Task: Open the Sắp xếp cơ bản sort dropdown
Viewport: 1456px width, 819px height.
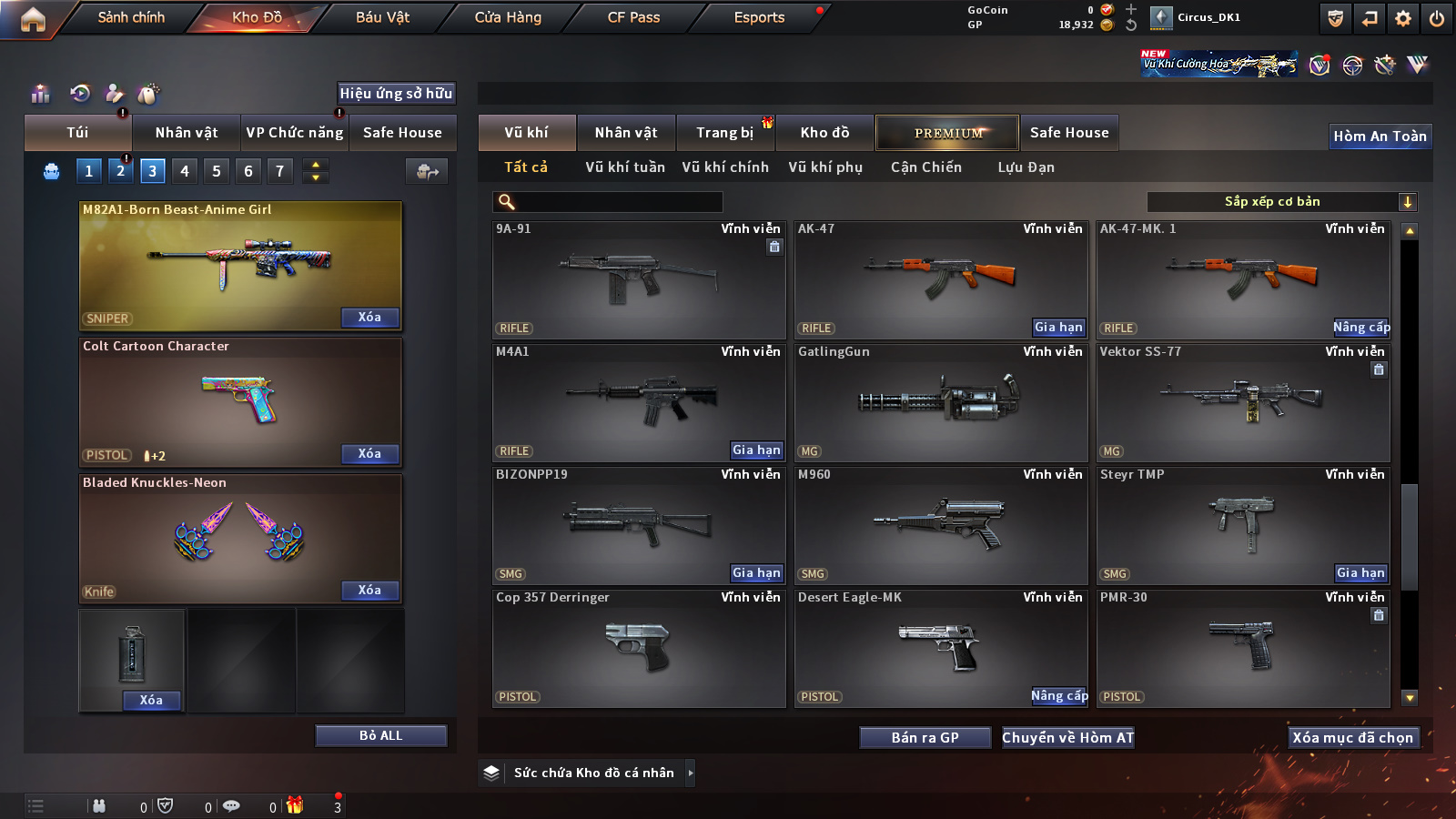Action: click(x=1282, y=202)
